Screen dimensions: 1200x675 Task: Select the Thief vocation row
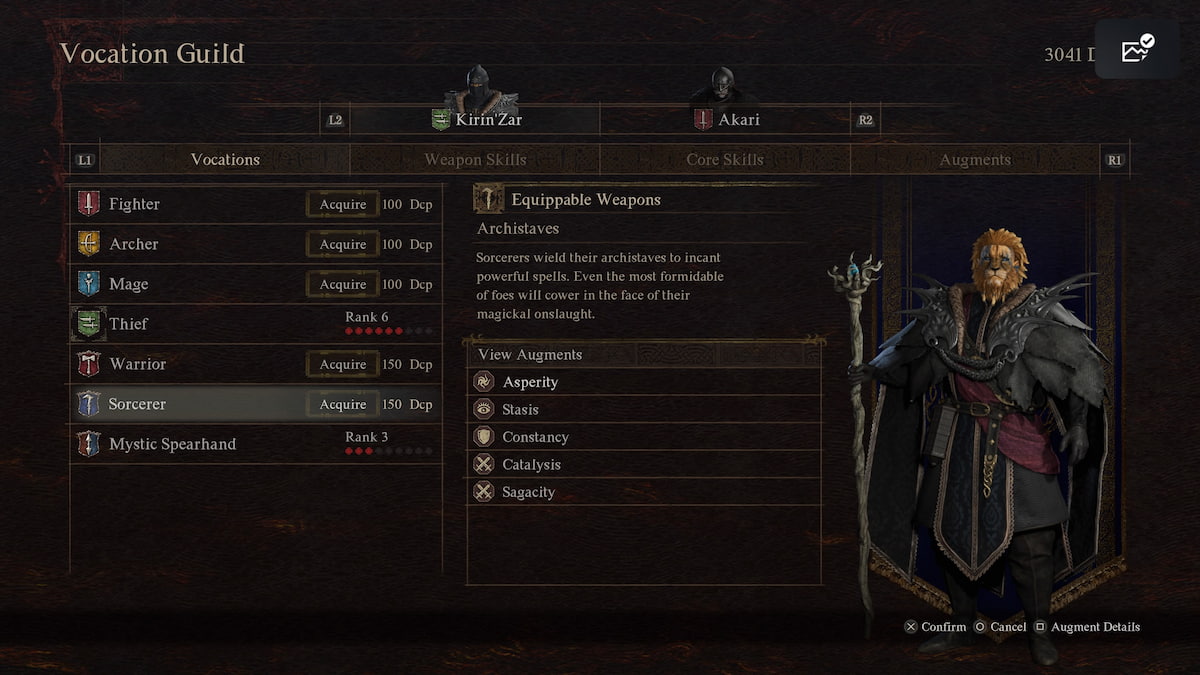(x=255, y=324)
